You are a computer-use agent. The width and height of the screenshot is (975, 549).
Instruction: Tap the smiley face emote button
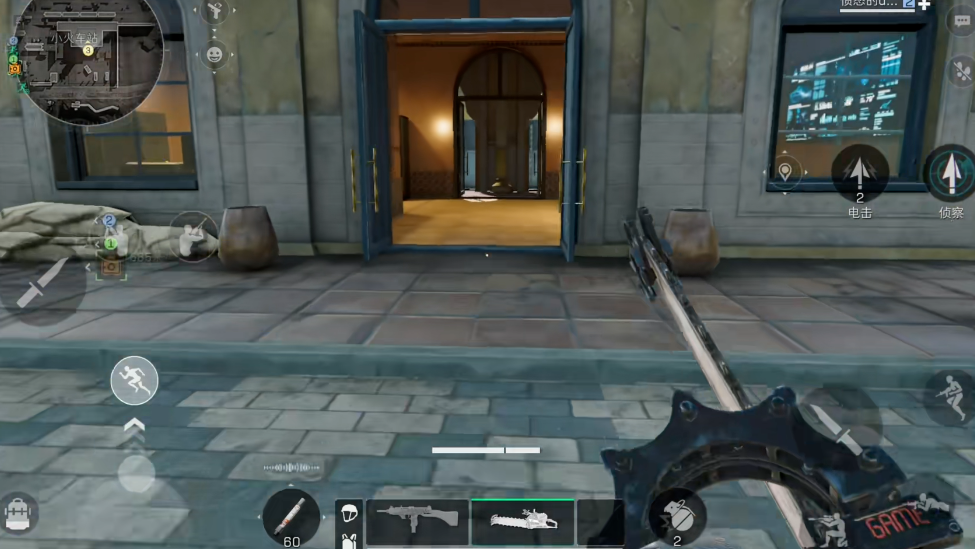[x=214, y=55]
